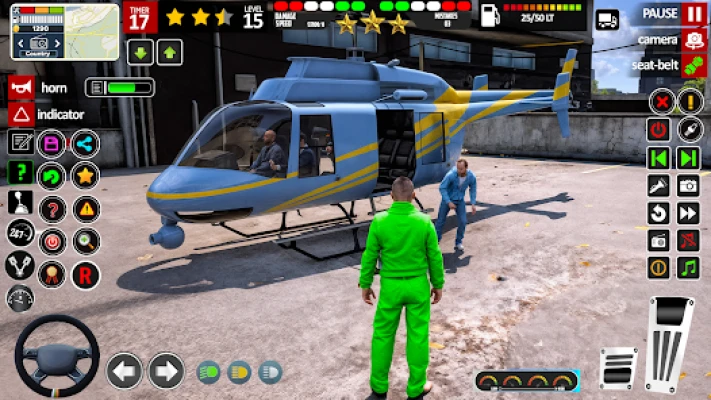Take a screenshot with the camera icon

coord(688,185)
